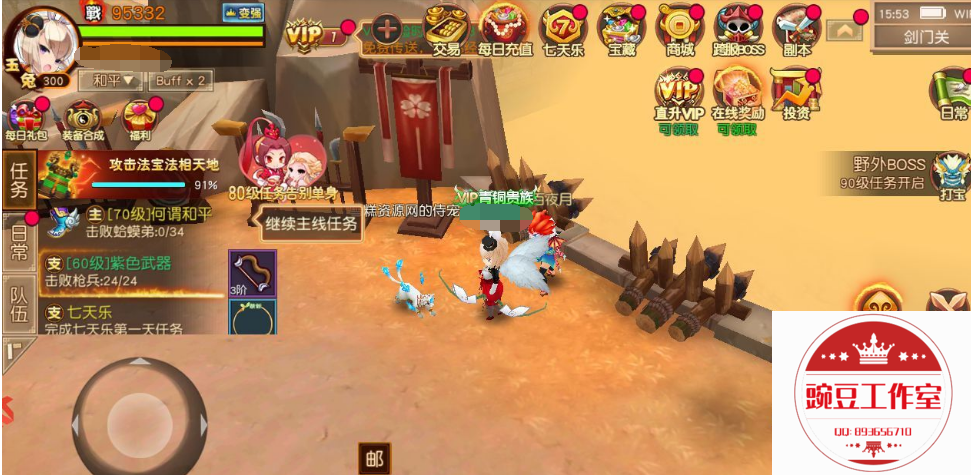Open the 跨服BOSS skull icon
Screen dimensions: 971x475
pyautogui.click(x=739, y=28)
